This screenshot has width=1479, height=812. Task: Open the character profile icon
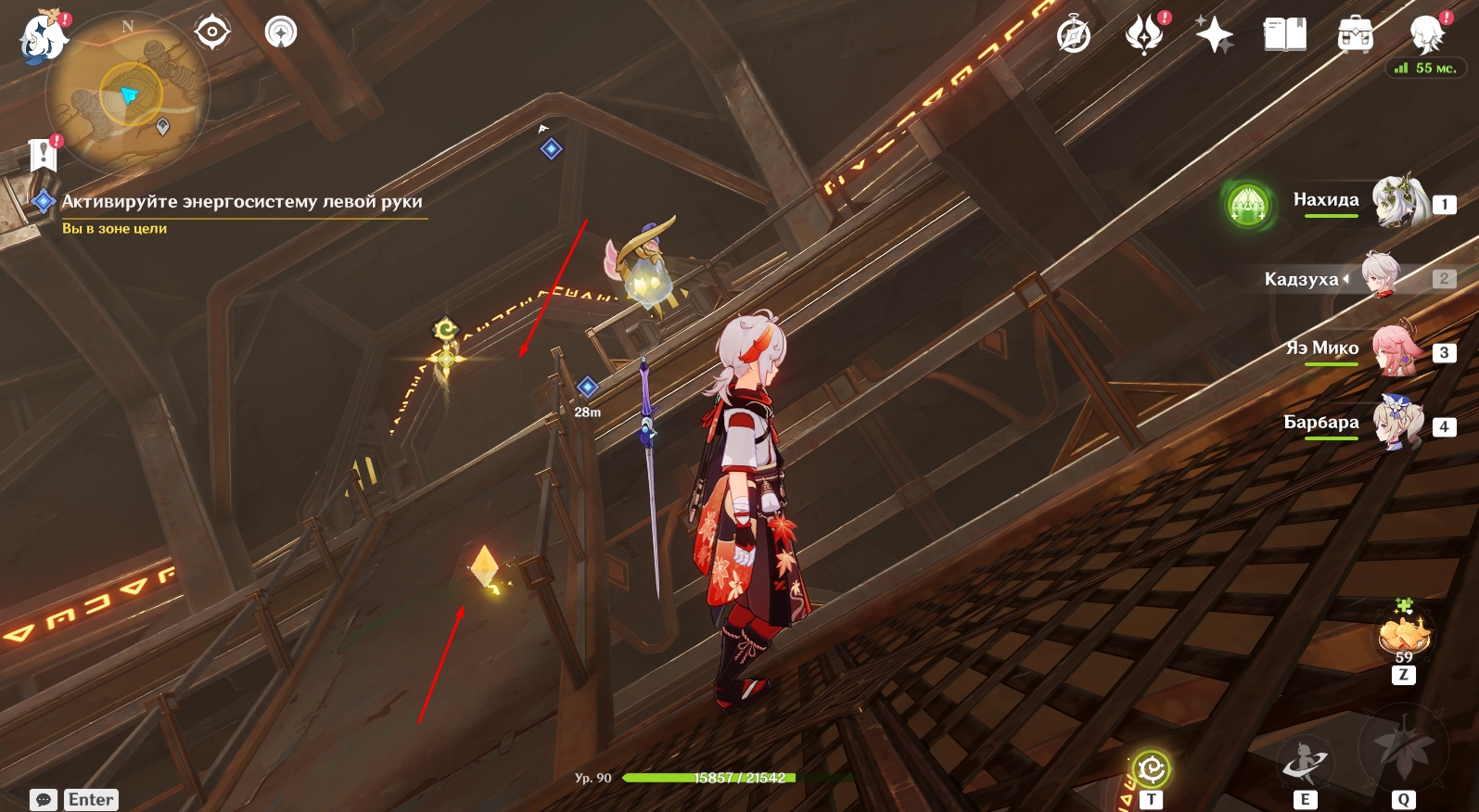pyautogui.click(x=1426, y=35)
